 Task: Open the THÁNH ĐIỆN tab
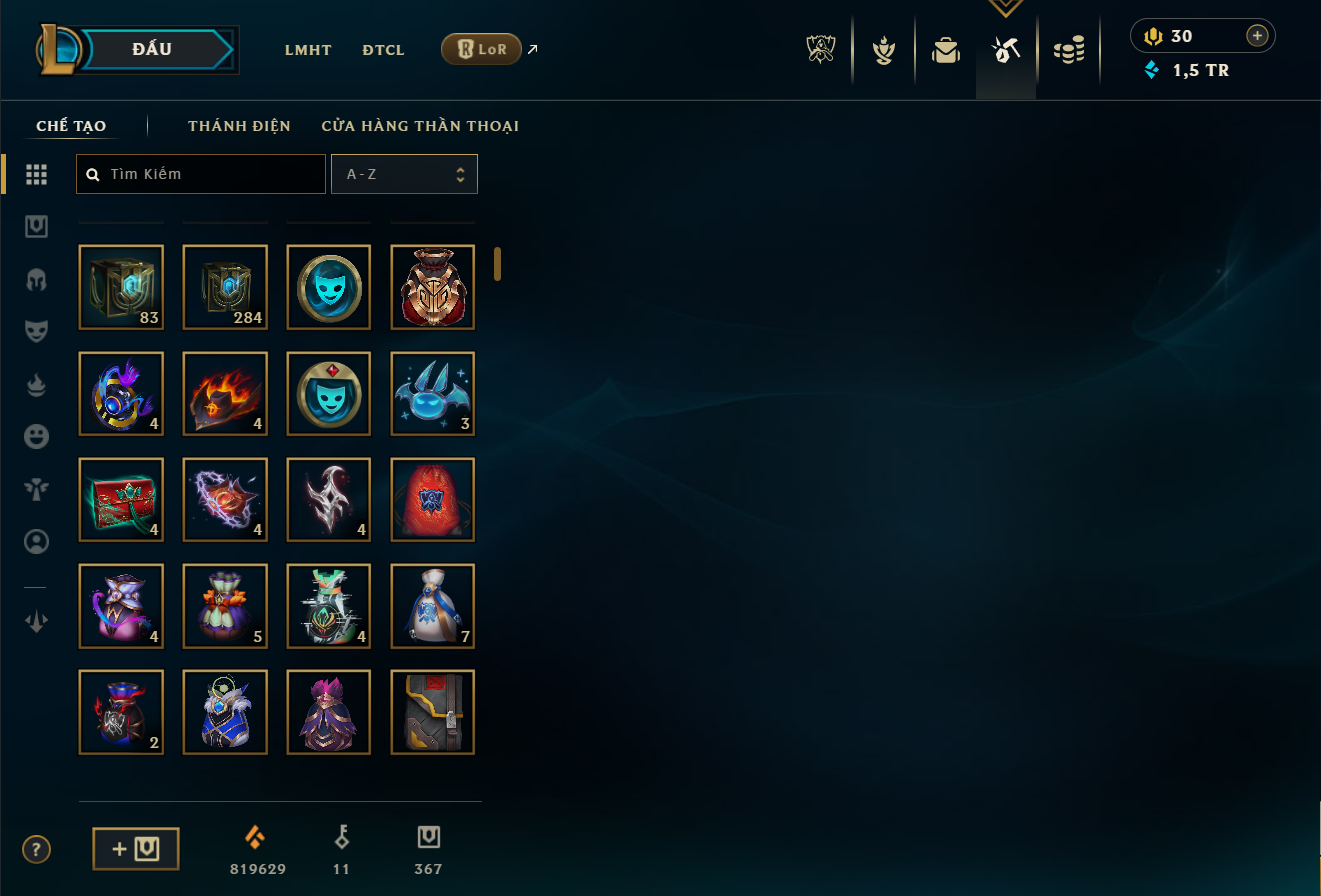coord(239,126)
